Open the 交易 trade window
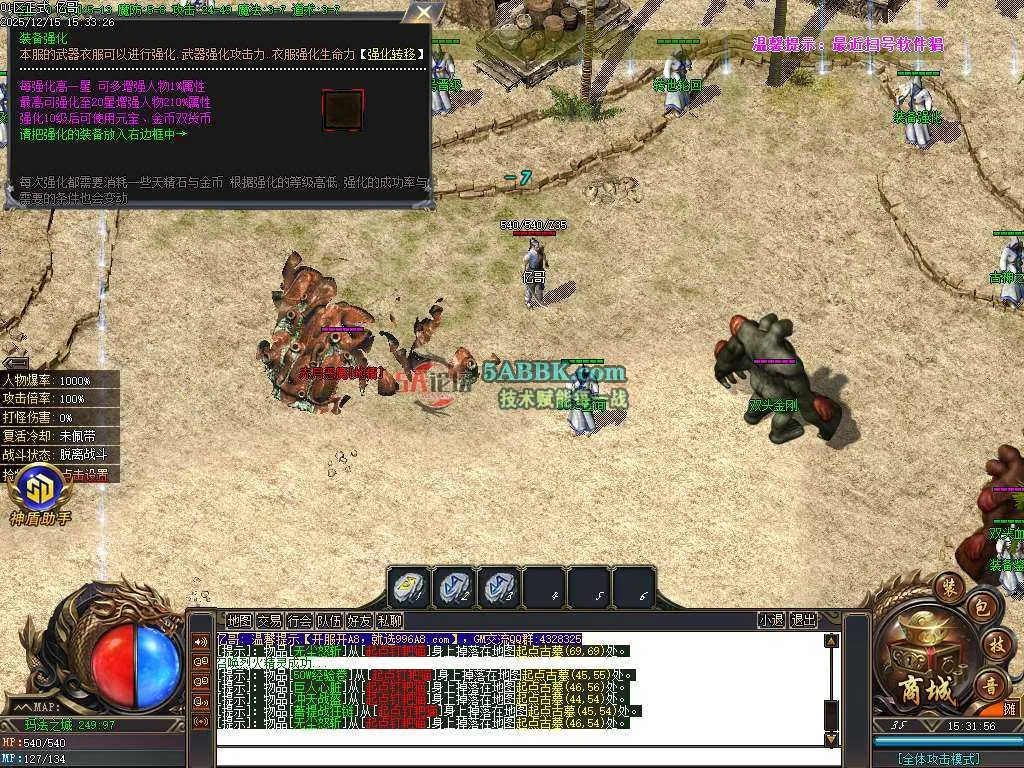The height and width of the screenshot is (768, 1024). [269, 620]
